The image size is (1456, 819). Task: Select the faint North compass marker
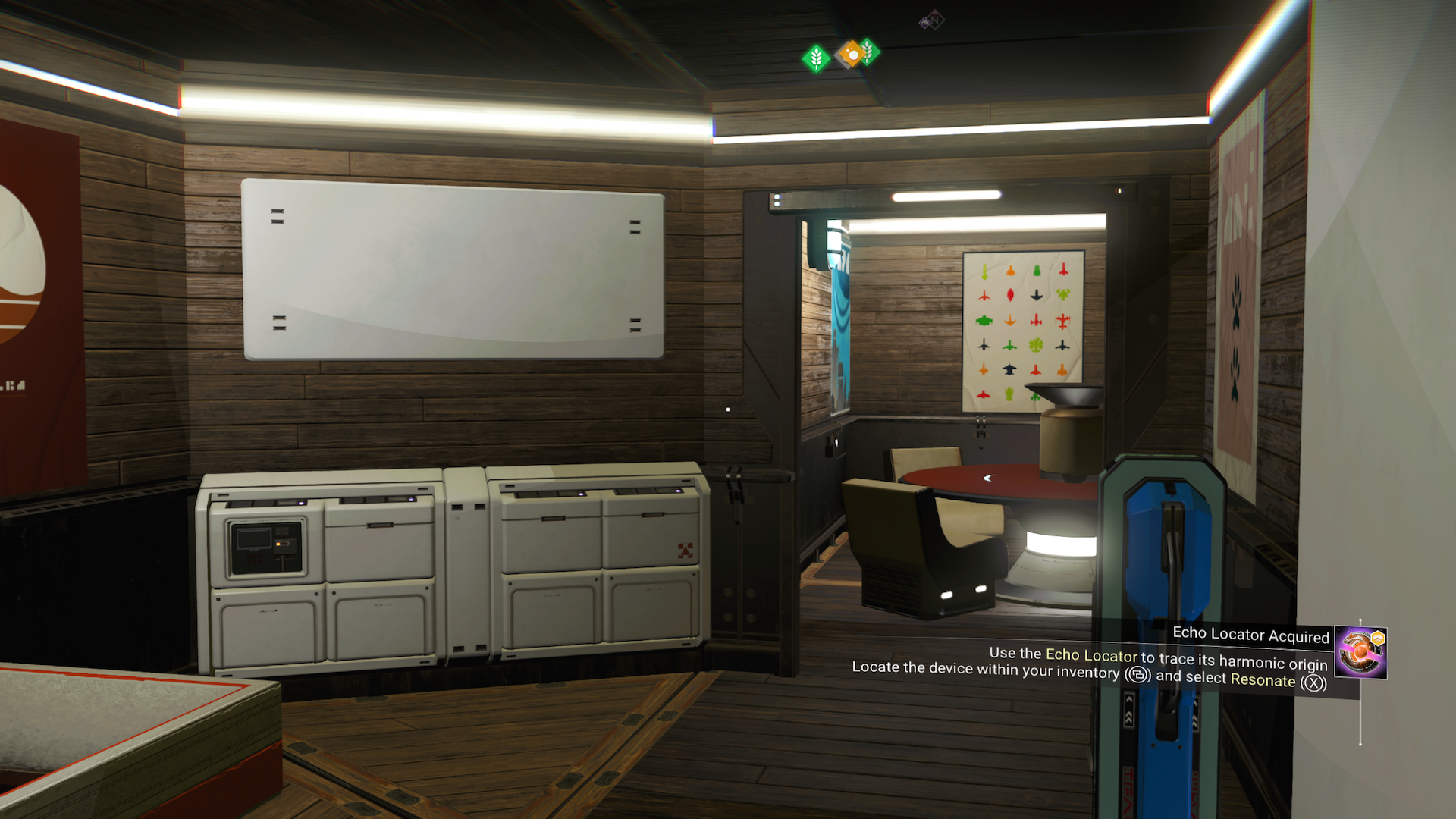click(932, 20)
